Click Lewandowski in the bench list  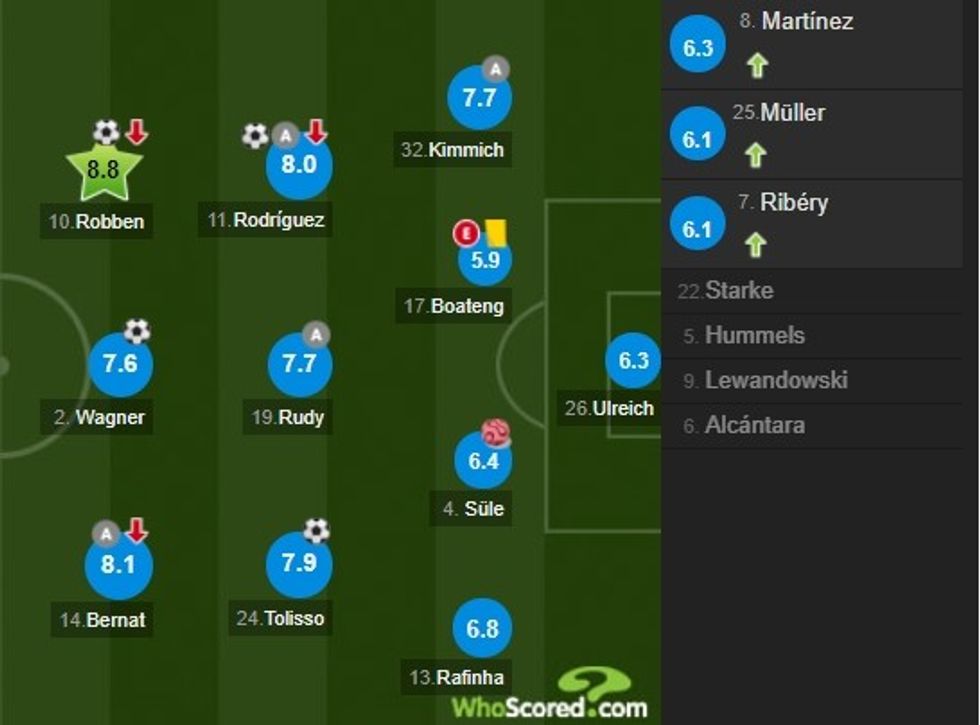(x=775, y=380)
